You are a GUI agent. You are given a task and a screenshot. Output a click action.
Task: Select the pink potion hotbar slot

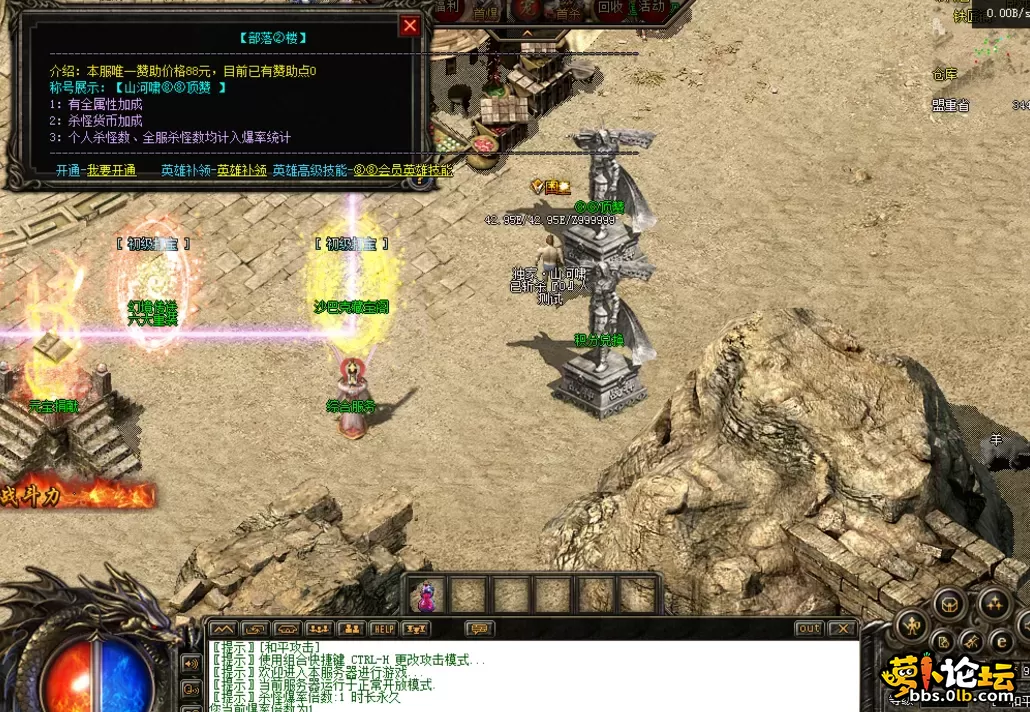[x=427, y=596]
